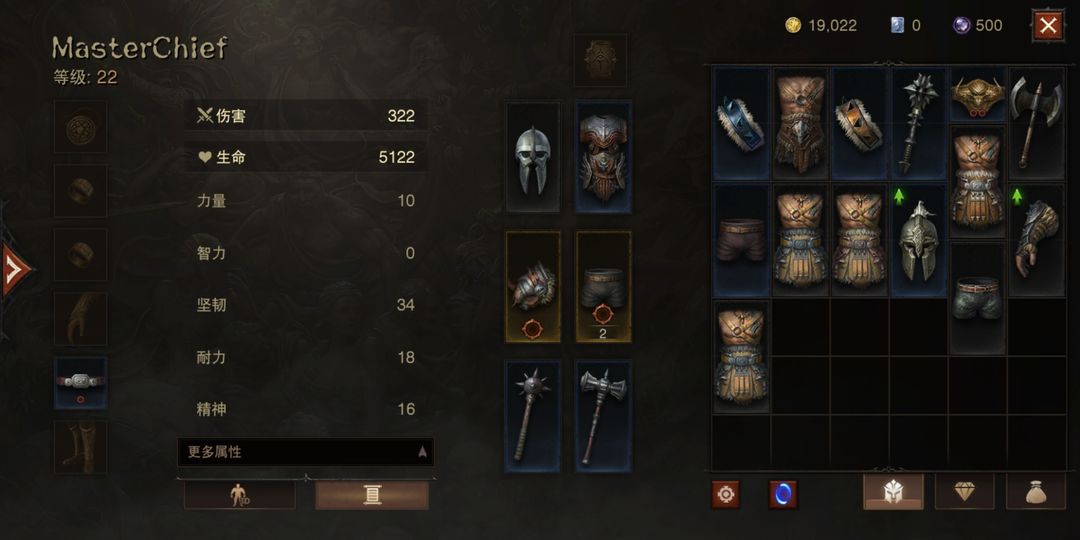Select the equipped spiked mace weapon
The height and width of the screenshot is (540, 1080).
(533, 416)
